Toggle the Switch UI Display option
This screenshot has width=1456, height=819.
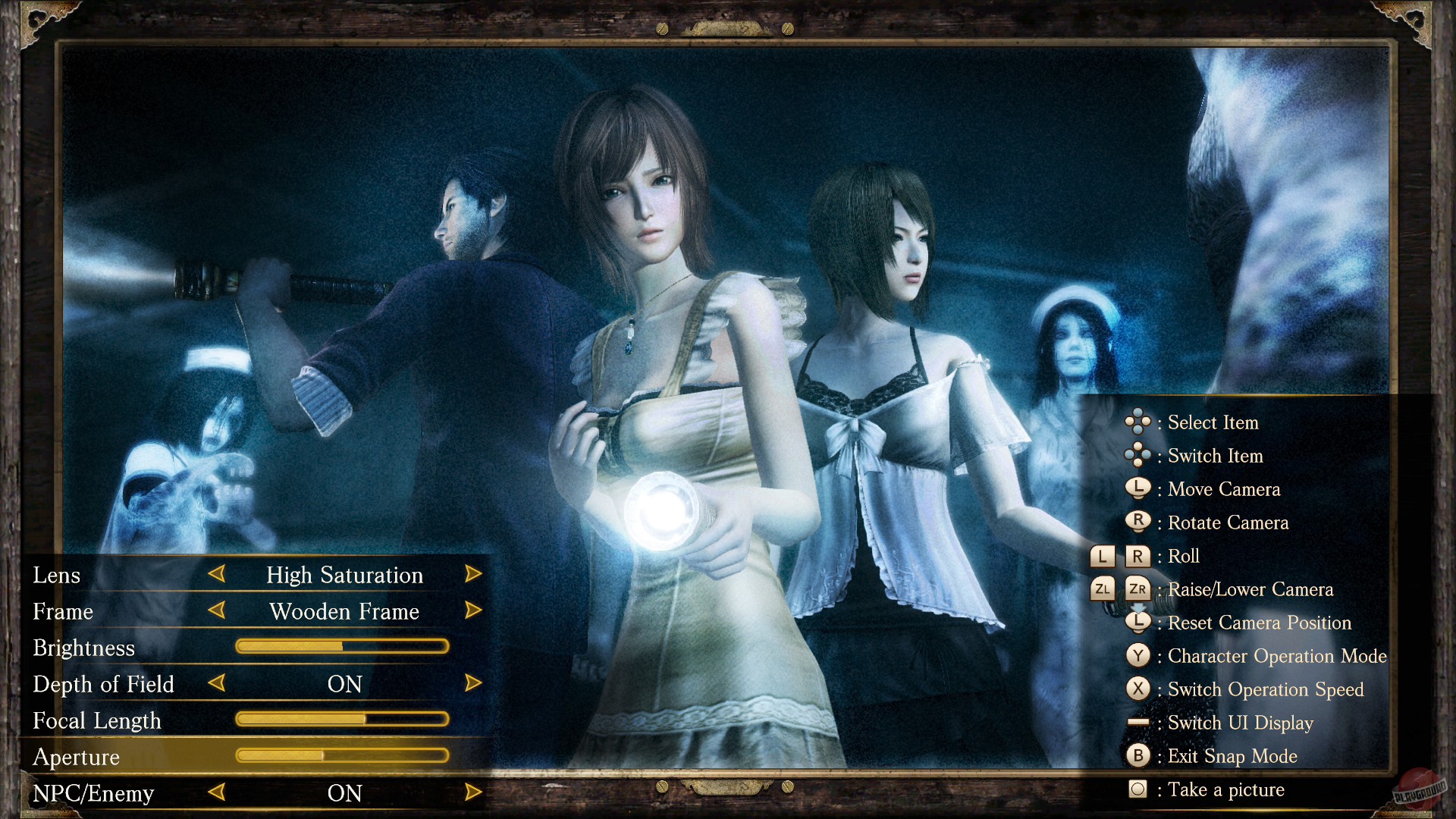[x=1137, y=723]
